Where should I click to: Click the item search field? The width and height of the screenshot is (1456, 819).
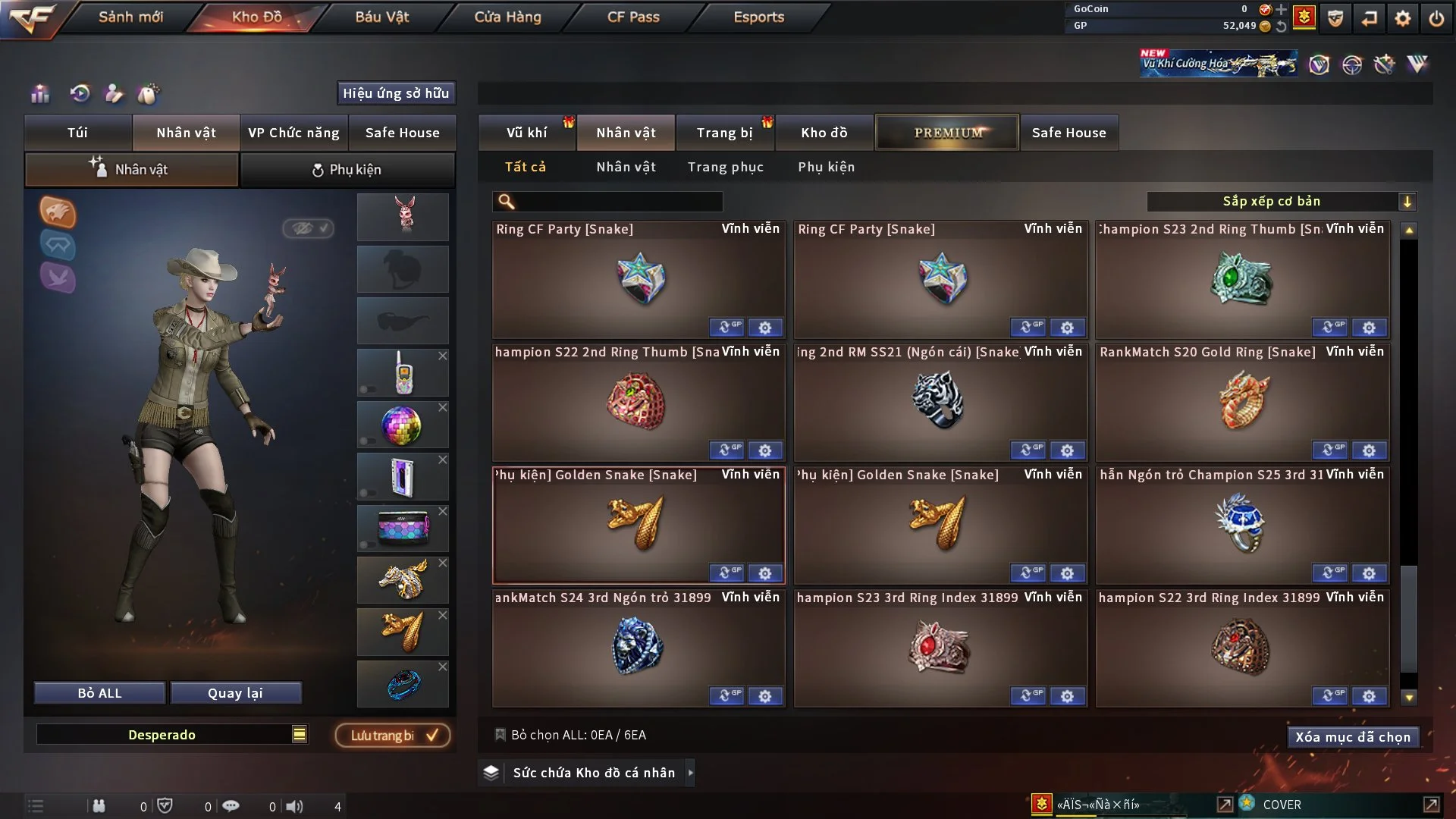pos(618,202)
